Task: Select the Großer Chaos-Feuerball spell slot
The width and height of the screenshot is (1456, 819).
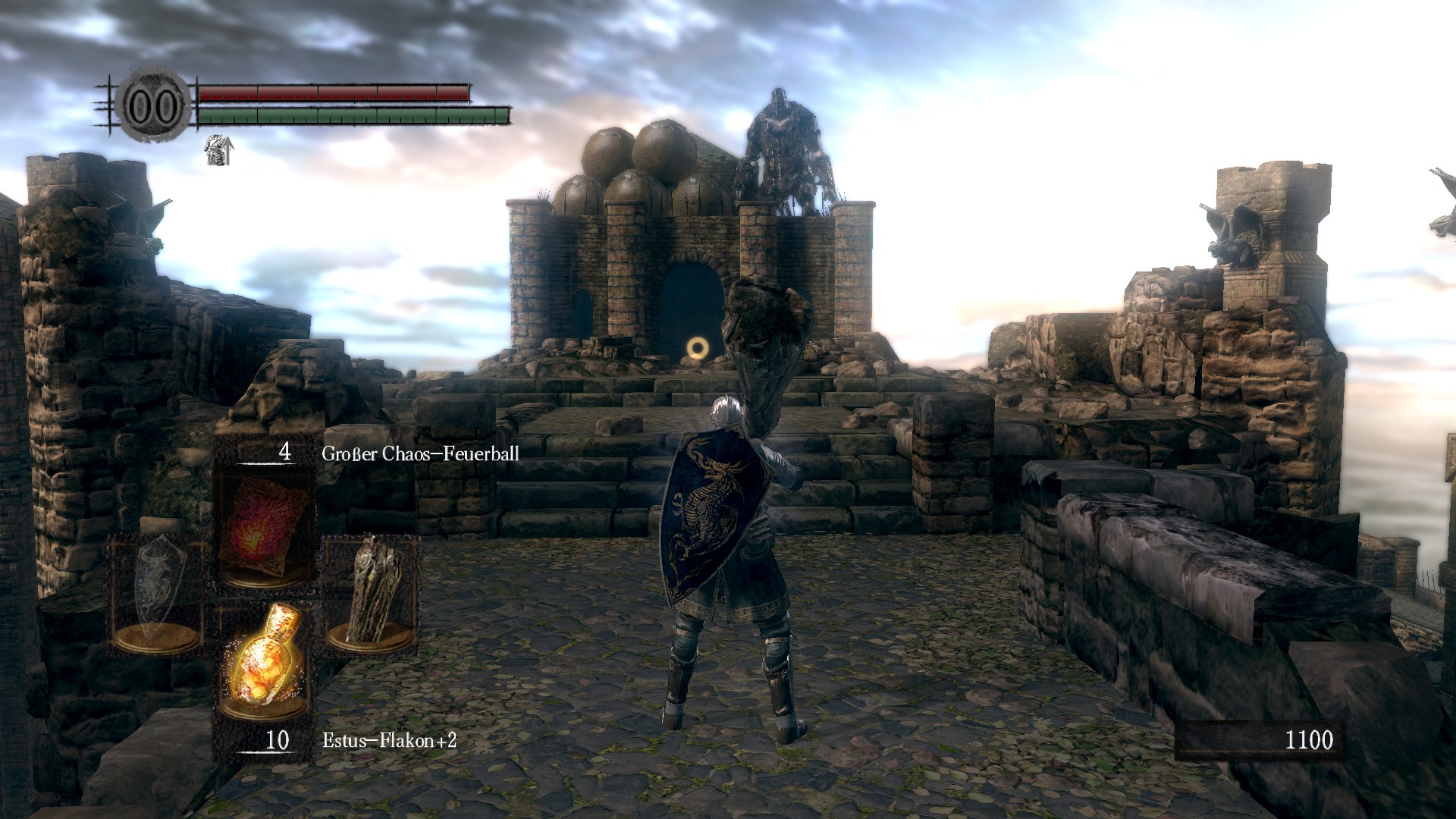Action: pos(263,531)
